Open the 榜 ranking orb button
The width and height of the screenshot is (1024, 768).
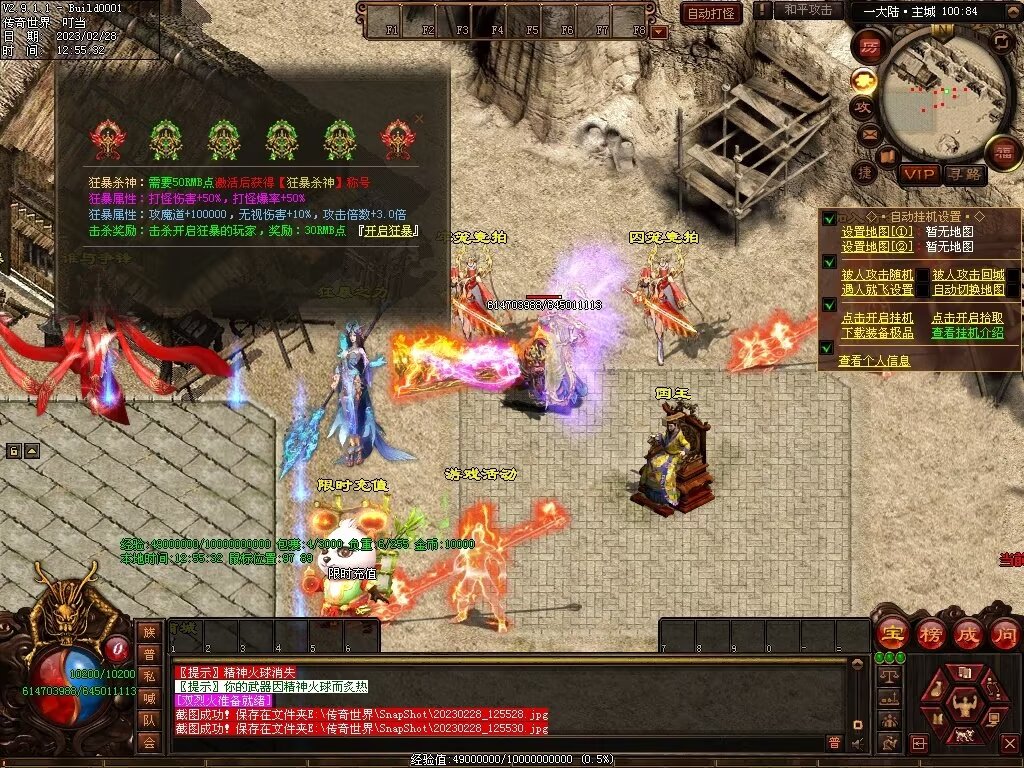[x=929, y=633]
